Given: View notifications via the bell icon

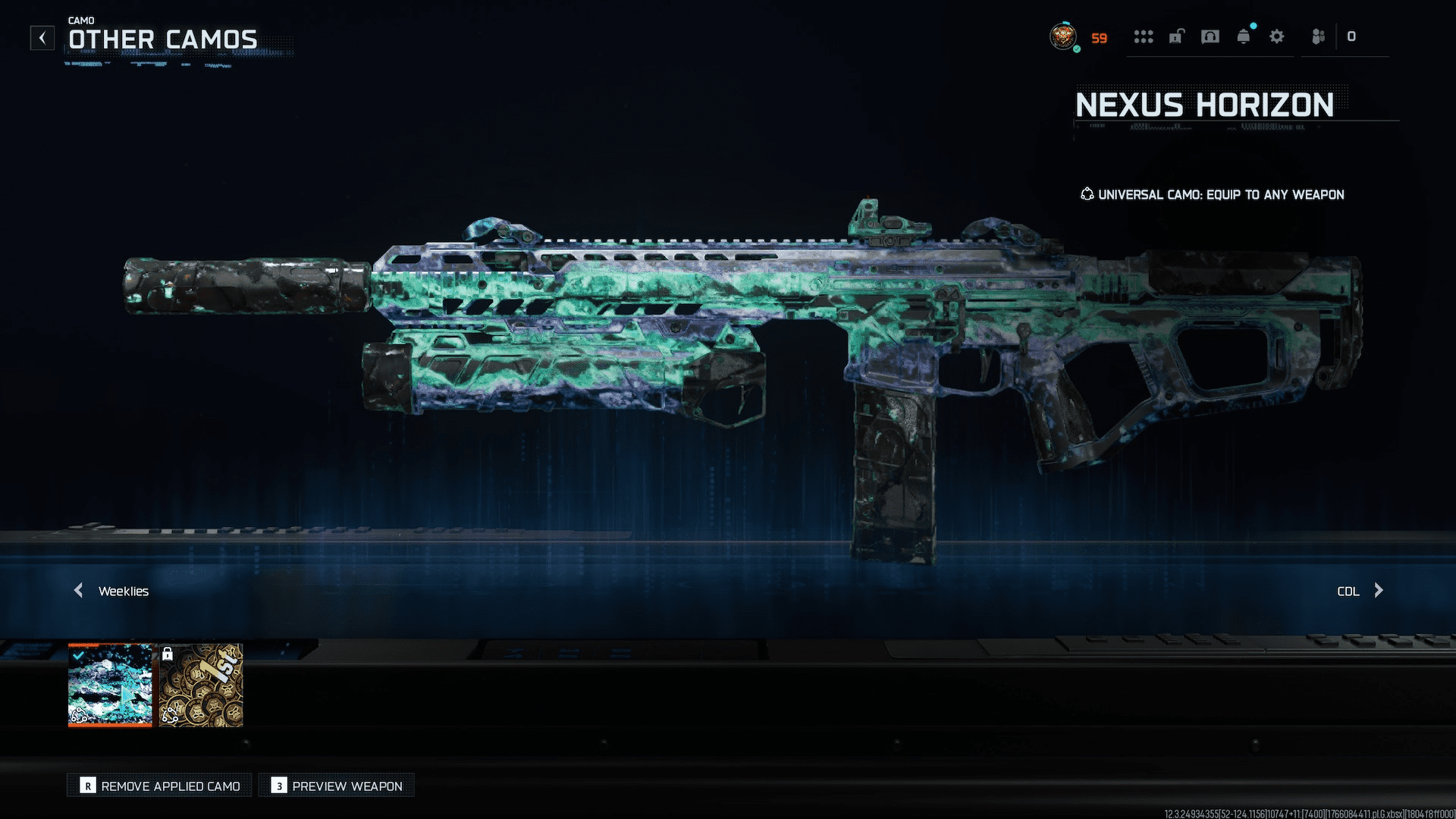Looking at the screenshot, I should click(x=1244, y=36).
